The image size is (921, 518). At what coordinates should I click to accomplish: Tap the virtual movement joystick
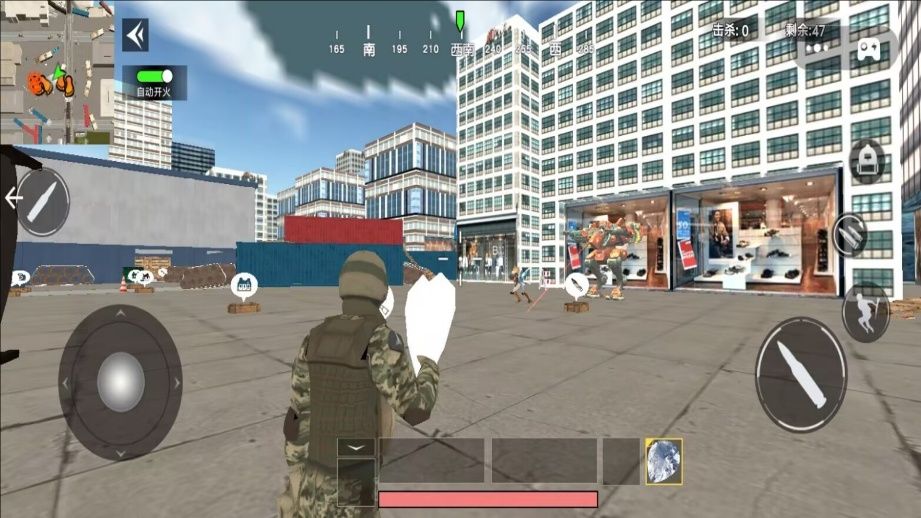120,382
